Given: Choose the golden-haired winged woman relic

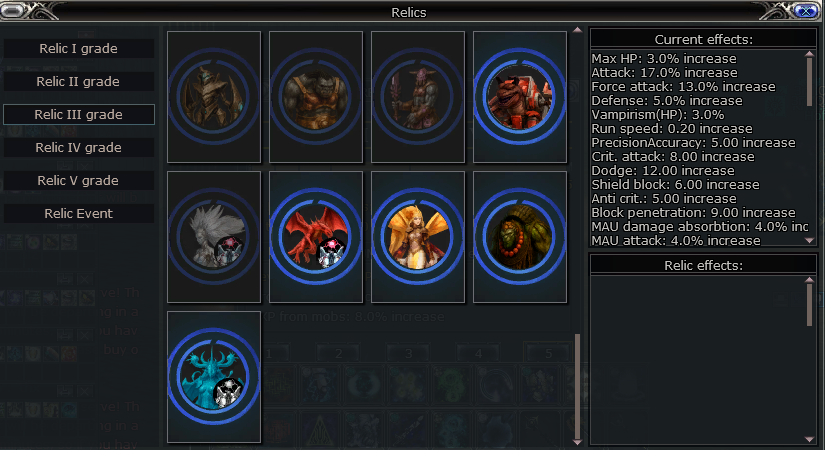Looking at the screenshot, I should point(418,237).
